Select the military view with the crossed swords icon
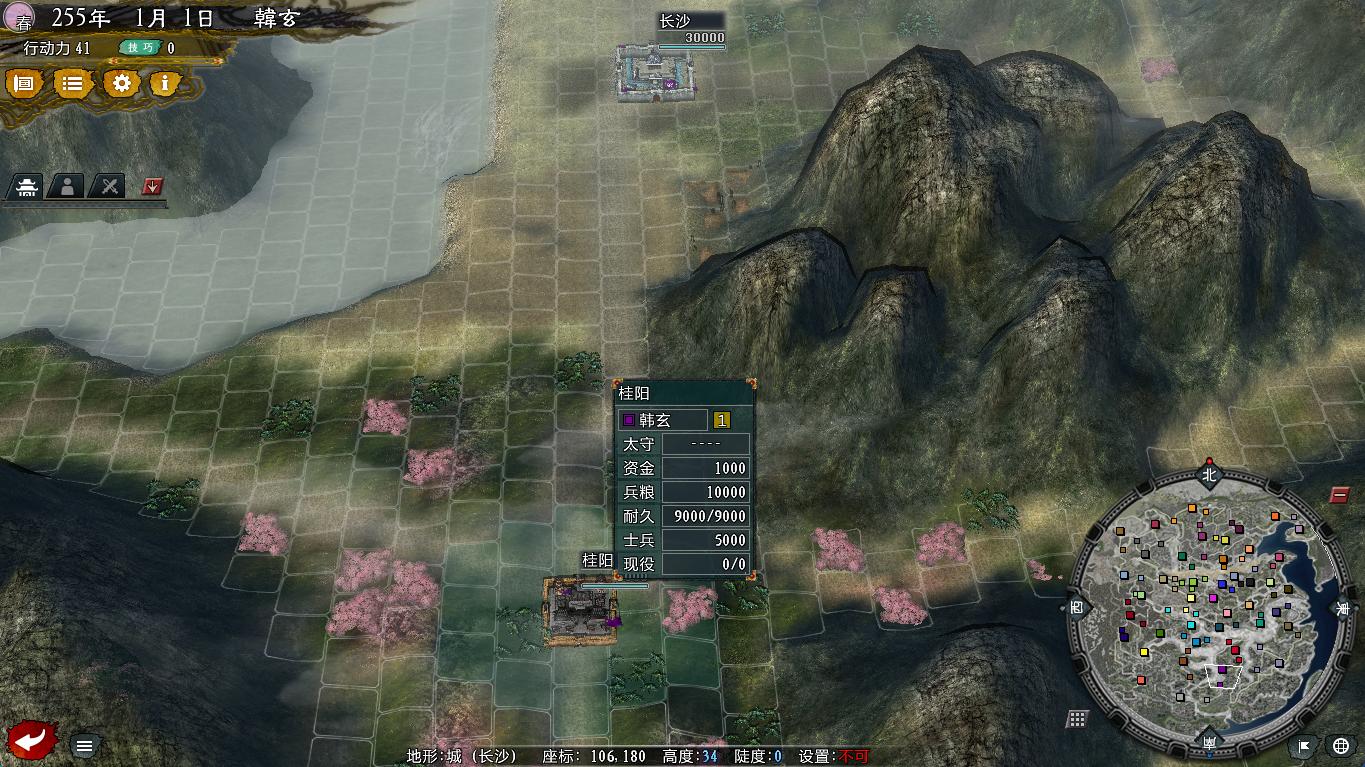Image resolution: width=1365 pixels, height=767 pixels. tap(108, 186)
